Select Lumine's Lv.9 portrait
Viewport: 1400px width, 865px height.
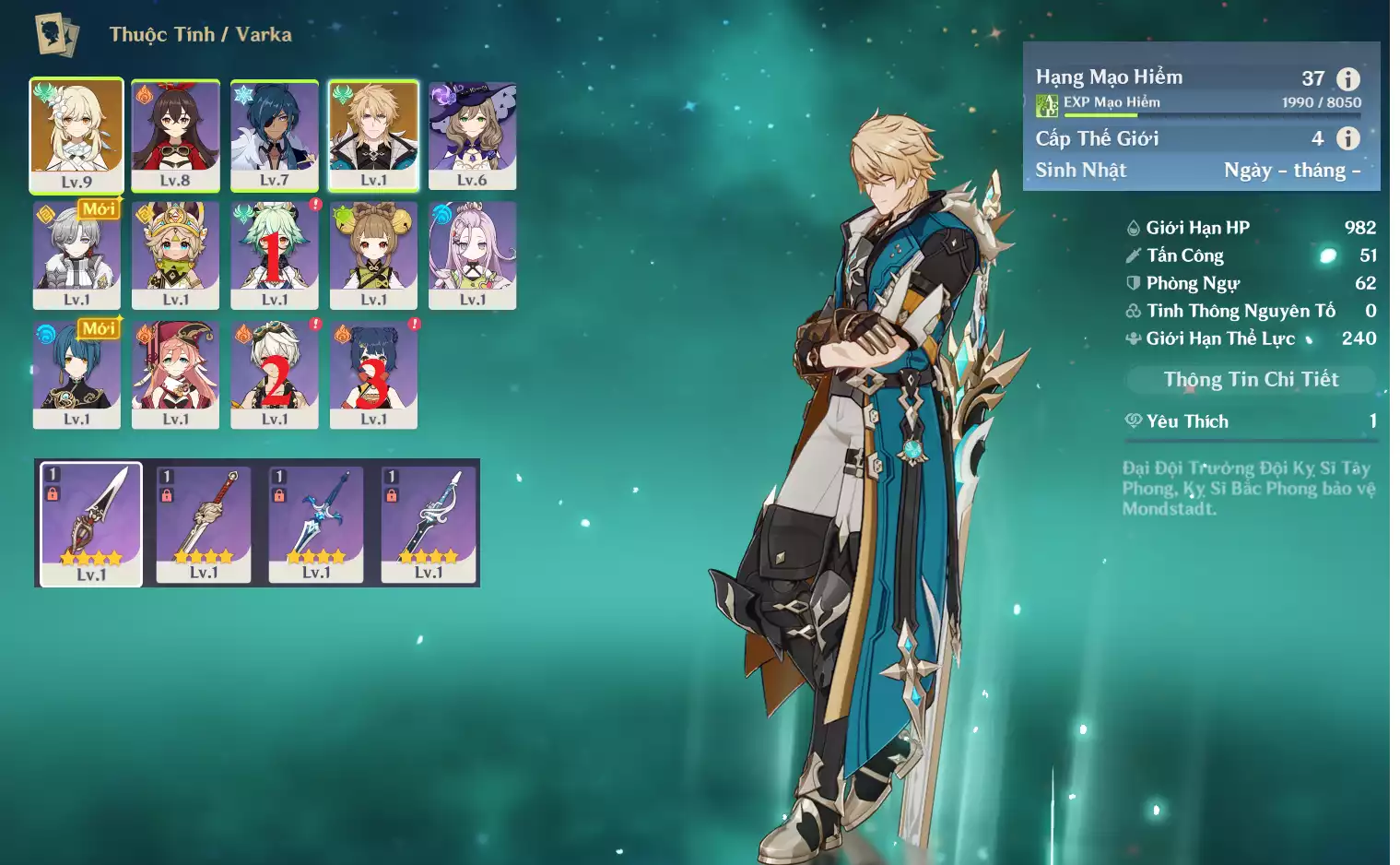(76, 135)
